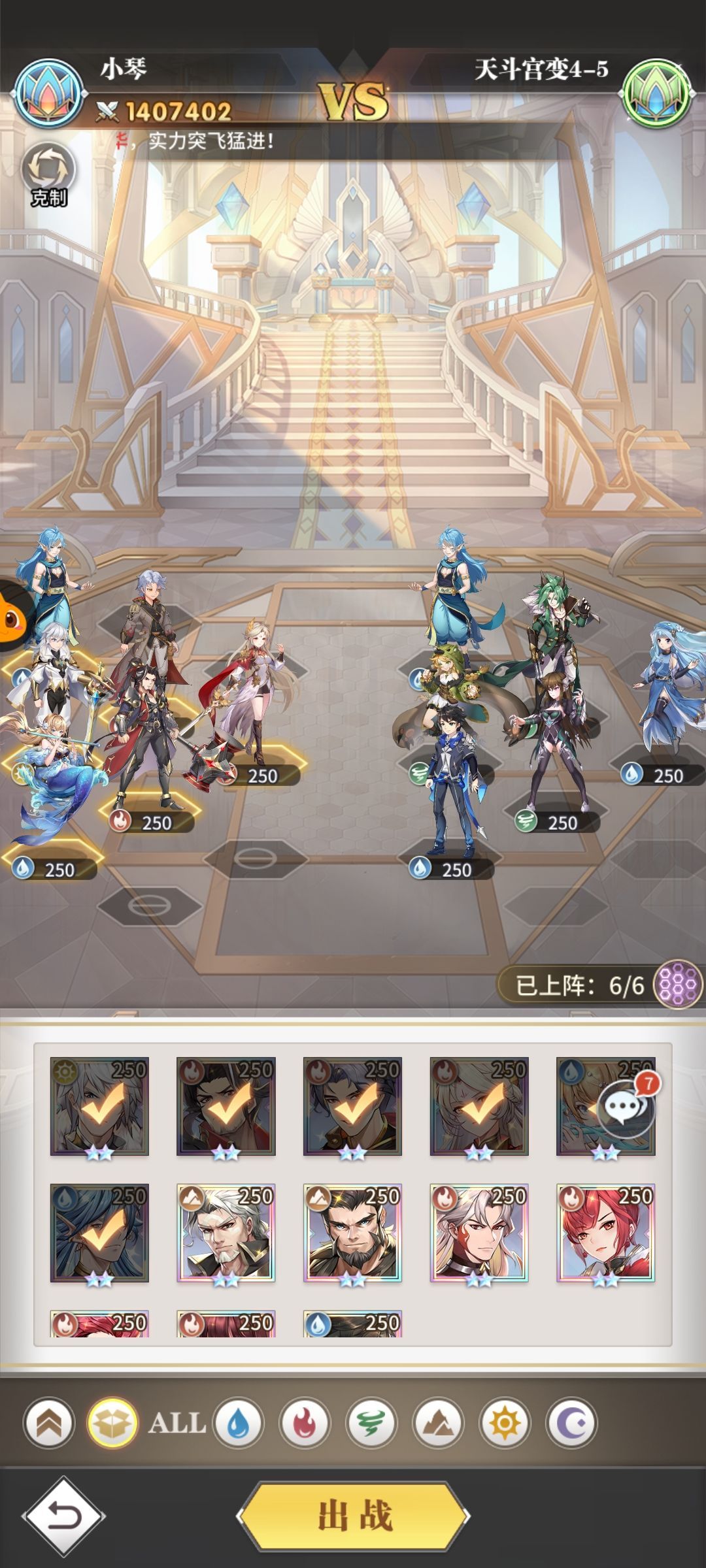
Task: Filter heroes by wind element
Action: pos(371,1423)
